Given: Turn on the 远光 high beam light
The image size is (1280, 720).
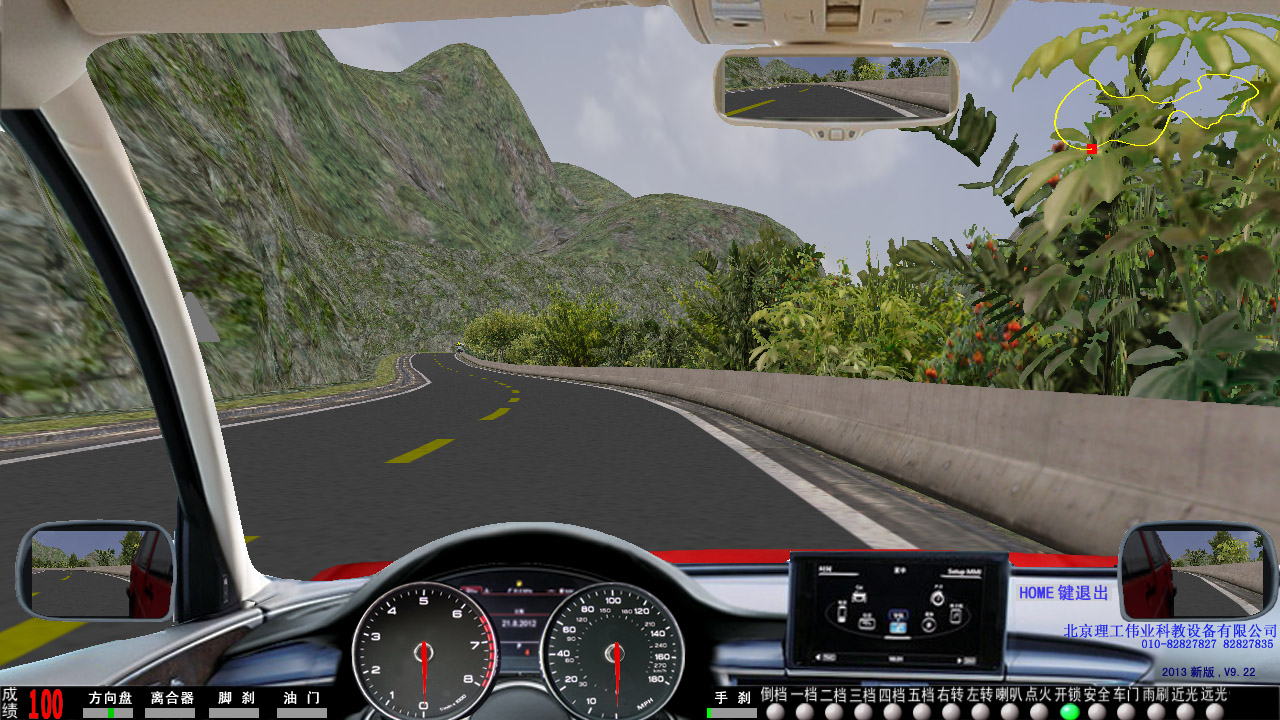Looking at the screenshot, I should coord(1215,712).
